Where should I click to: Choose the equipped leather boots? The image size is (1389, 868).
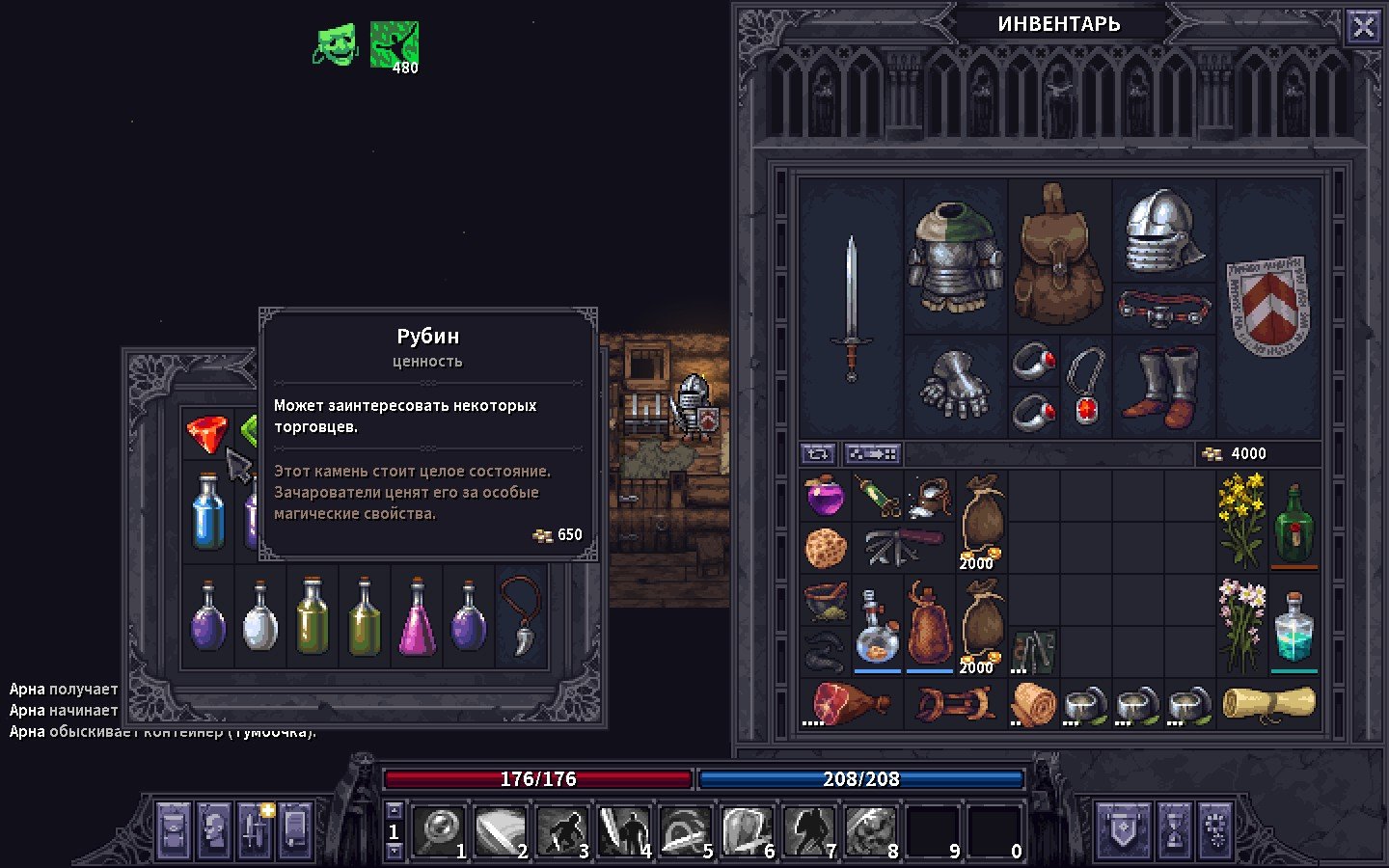coord(1163,386)
